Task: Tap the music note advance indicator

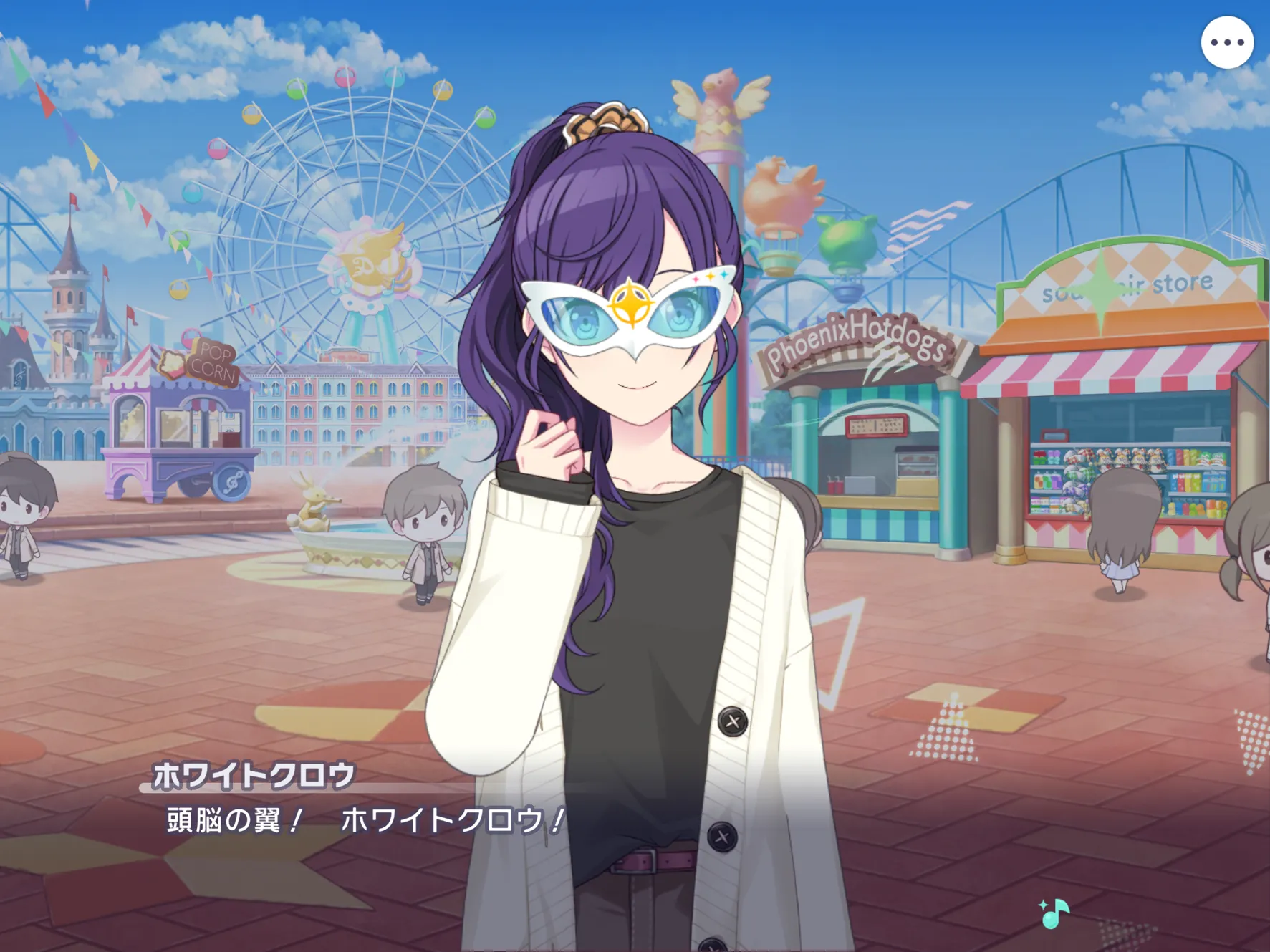Action: point(1054,913)
